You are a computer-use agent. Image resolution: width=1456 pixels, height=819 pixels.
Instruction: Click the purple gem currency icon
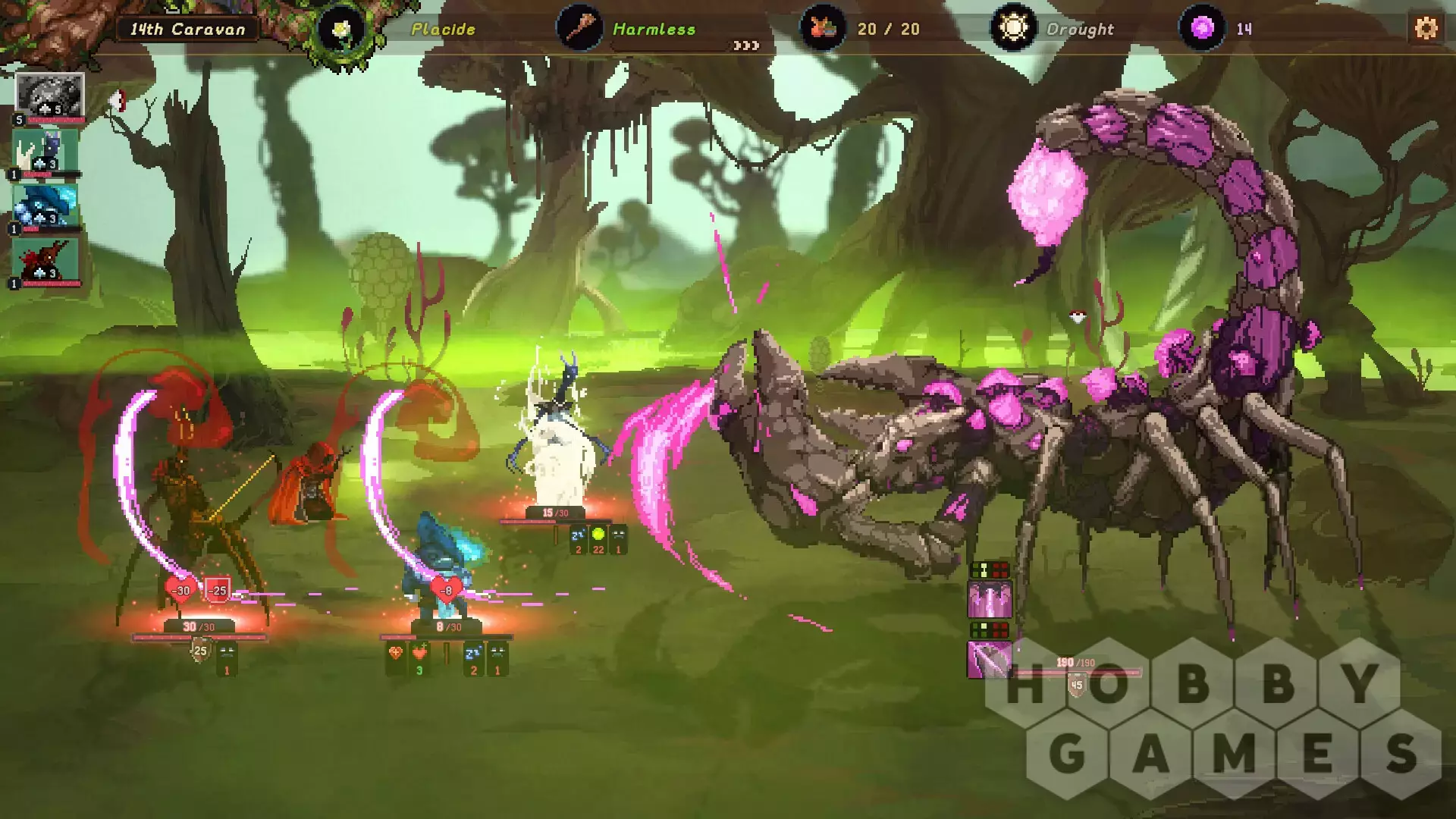(1202, 29)
